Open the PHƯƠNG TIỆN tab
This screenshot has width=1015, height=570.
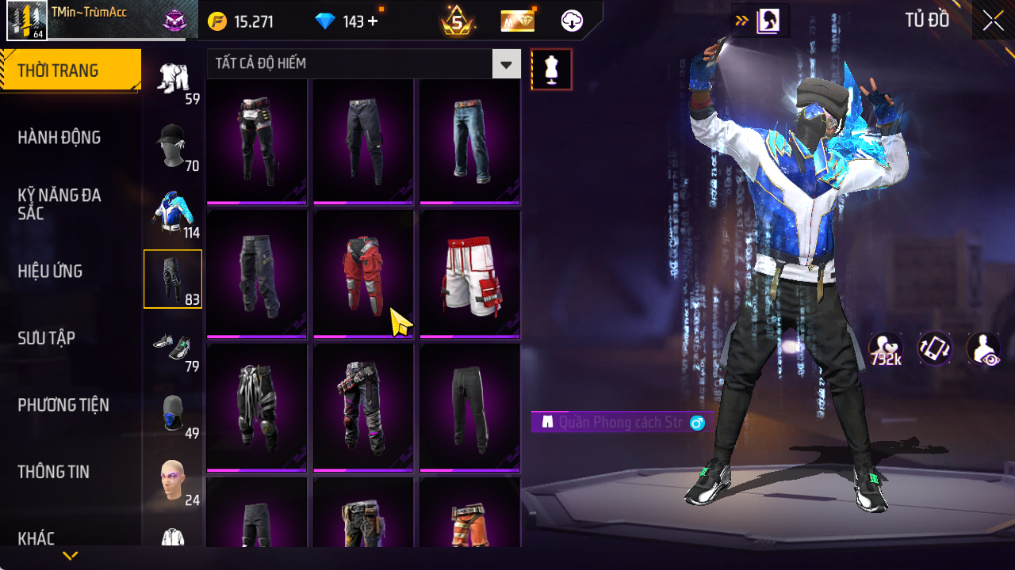tap(63, 405)
